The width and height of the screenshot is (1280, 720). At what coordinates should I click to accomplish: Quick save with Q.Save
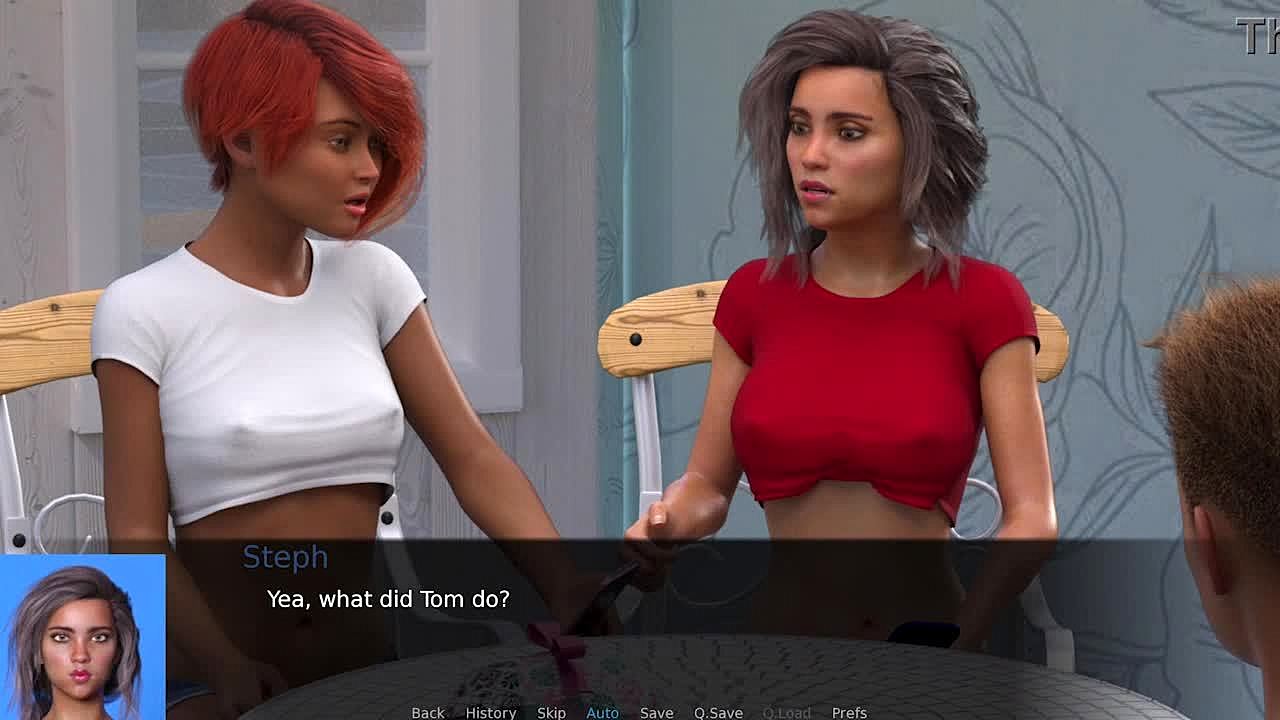718,712
